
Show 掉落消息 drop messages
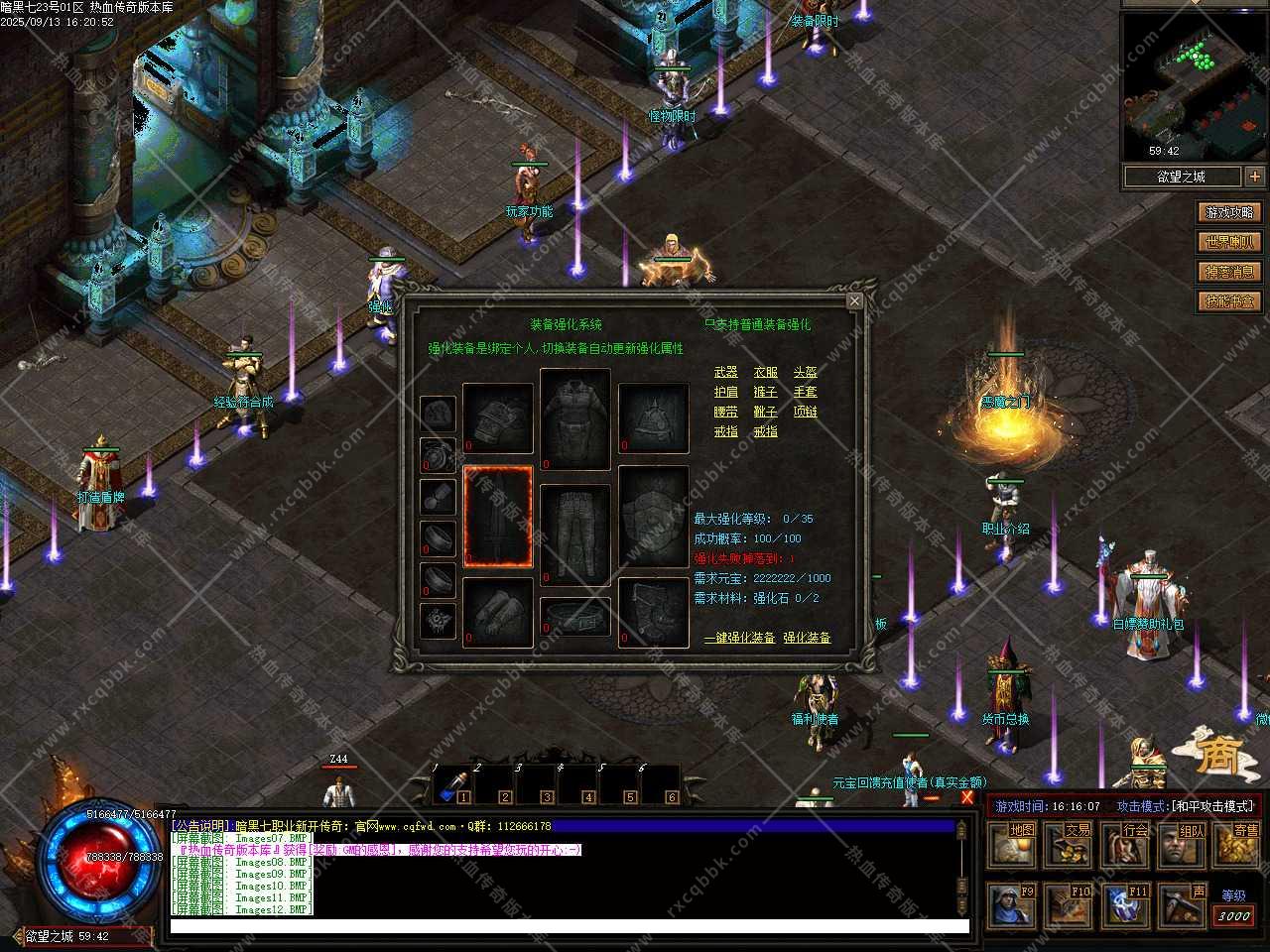click(1230, 272)
